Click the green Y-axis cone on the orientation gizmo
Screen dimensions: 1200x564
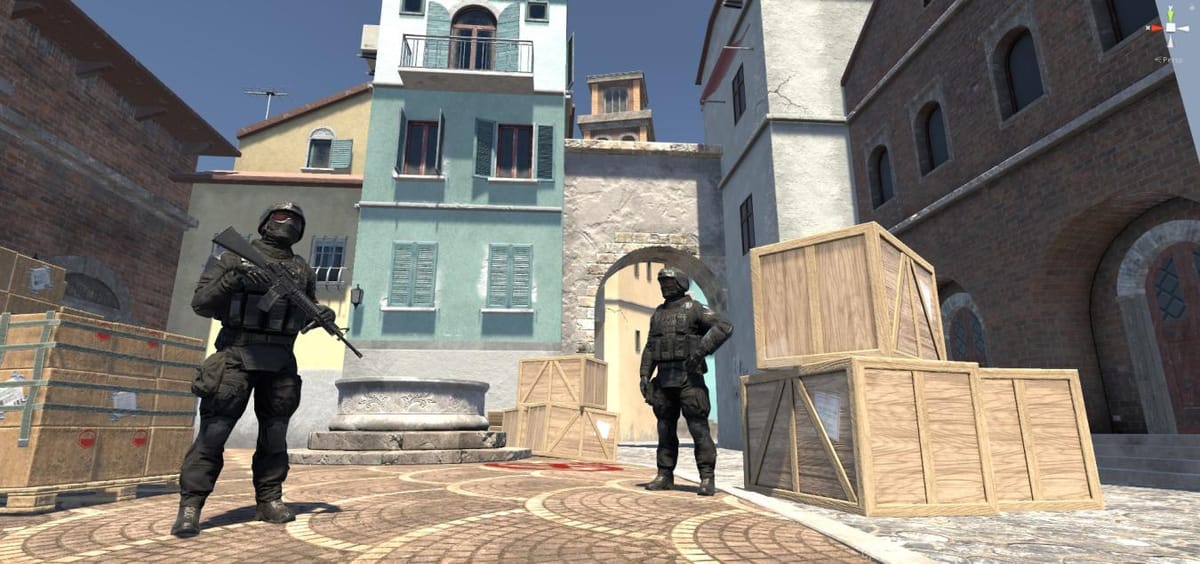click(x=1169, y=13)
